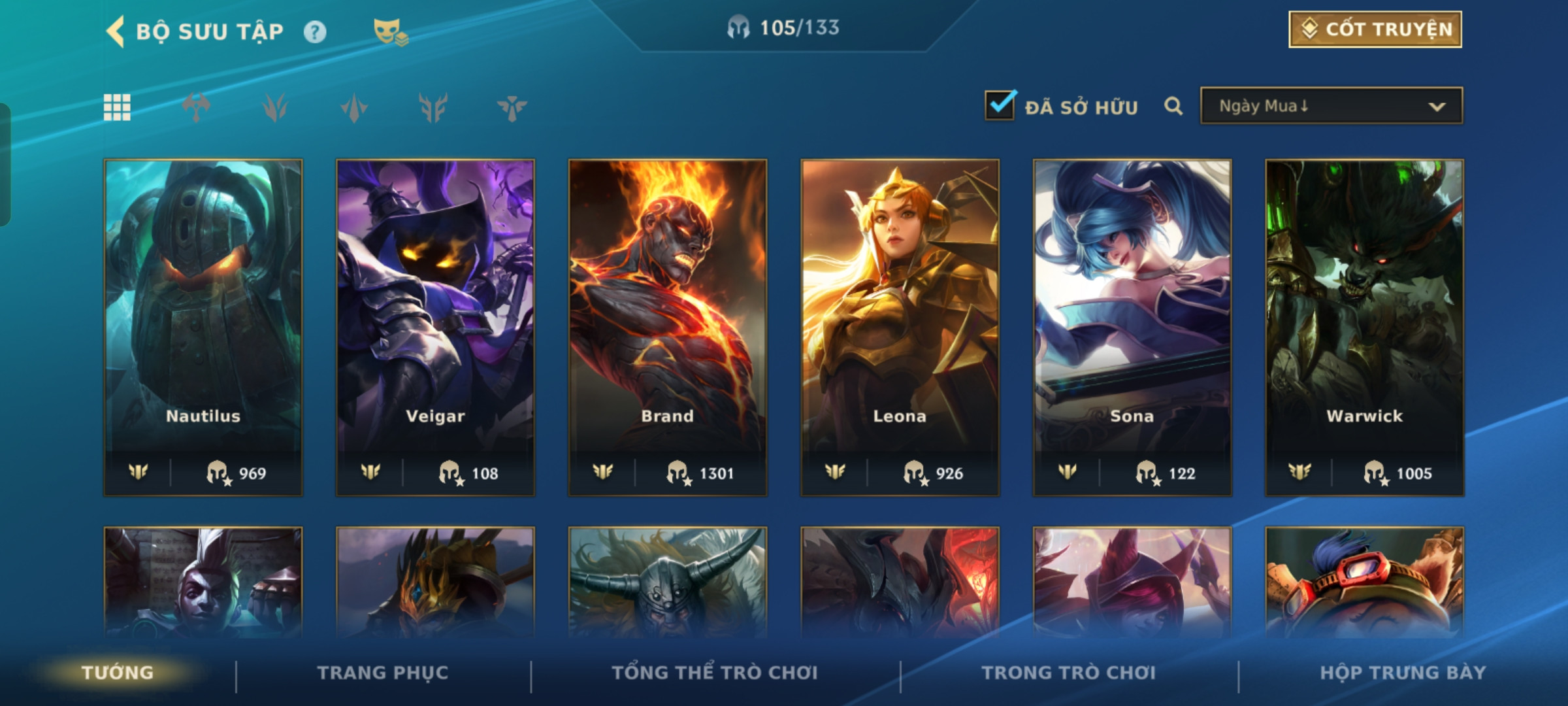The width and height of the screenshot is (1568, 706).
Task: Toggle the Đã Sở Hữu checkbox
Action: [1000, 105]
